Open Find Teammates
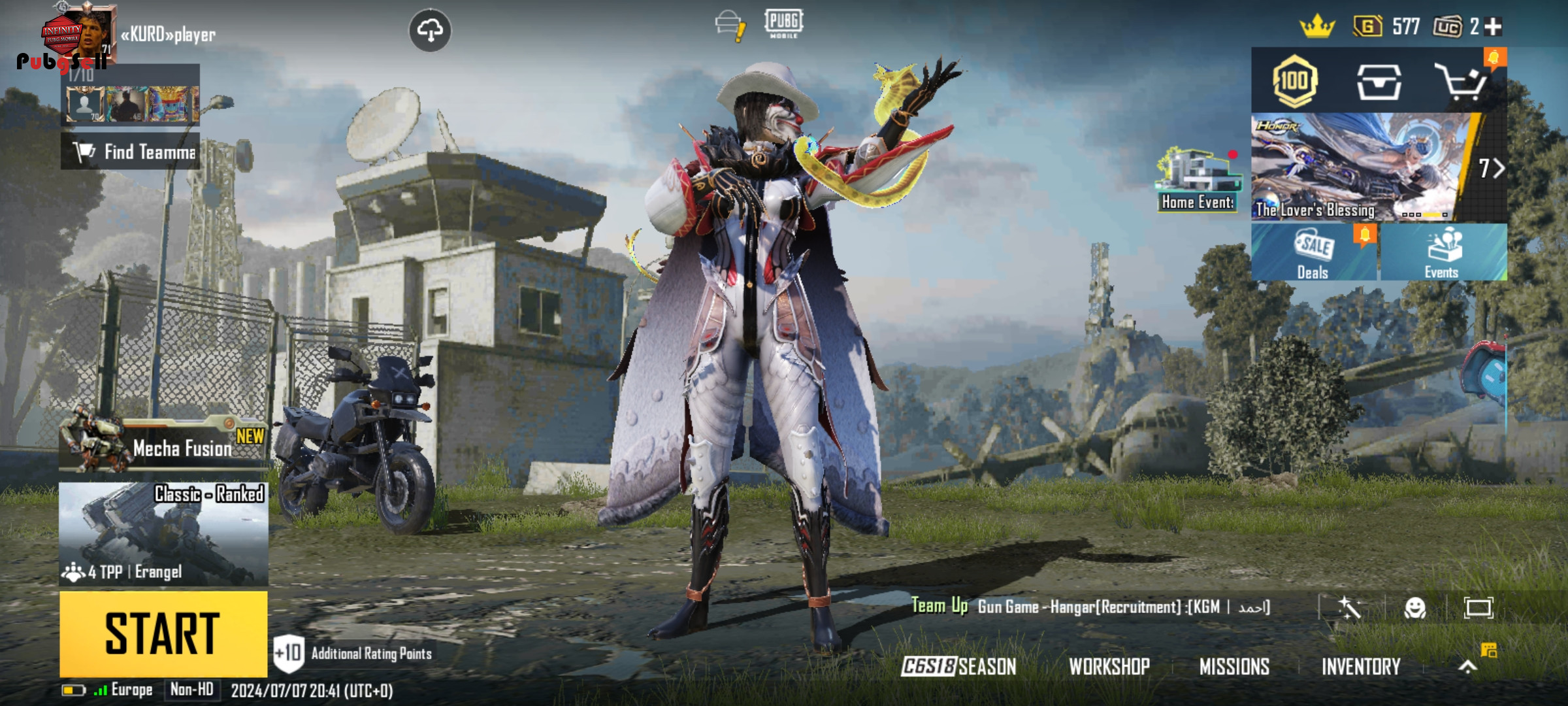1568x706 pixels. pyautogui.click(x=131, y=152)
